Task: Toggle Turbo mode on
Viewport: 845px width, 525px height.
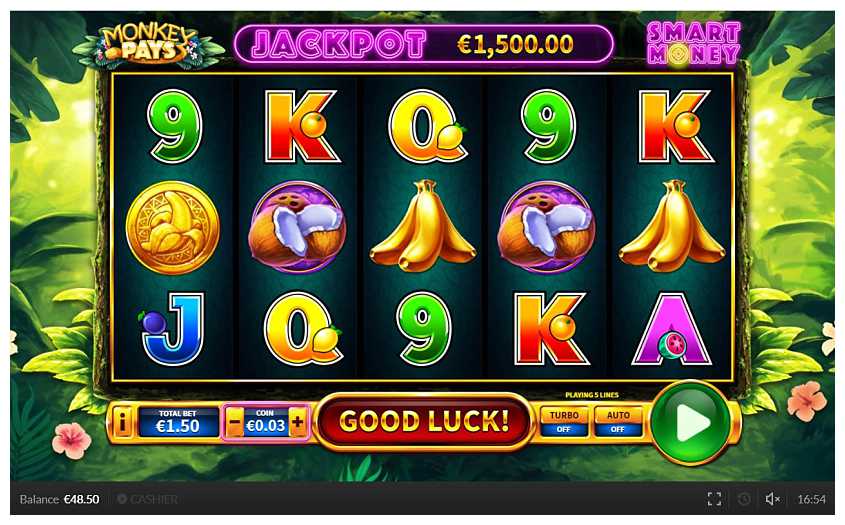Action: click(564, 421)
